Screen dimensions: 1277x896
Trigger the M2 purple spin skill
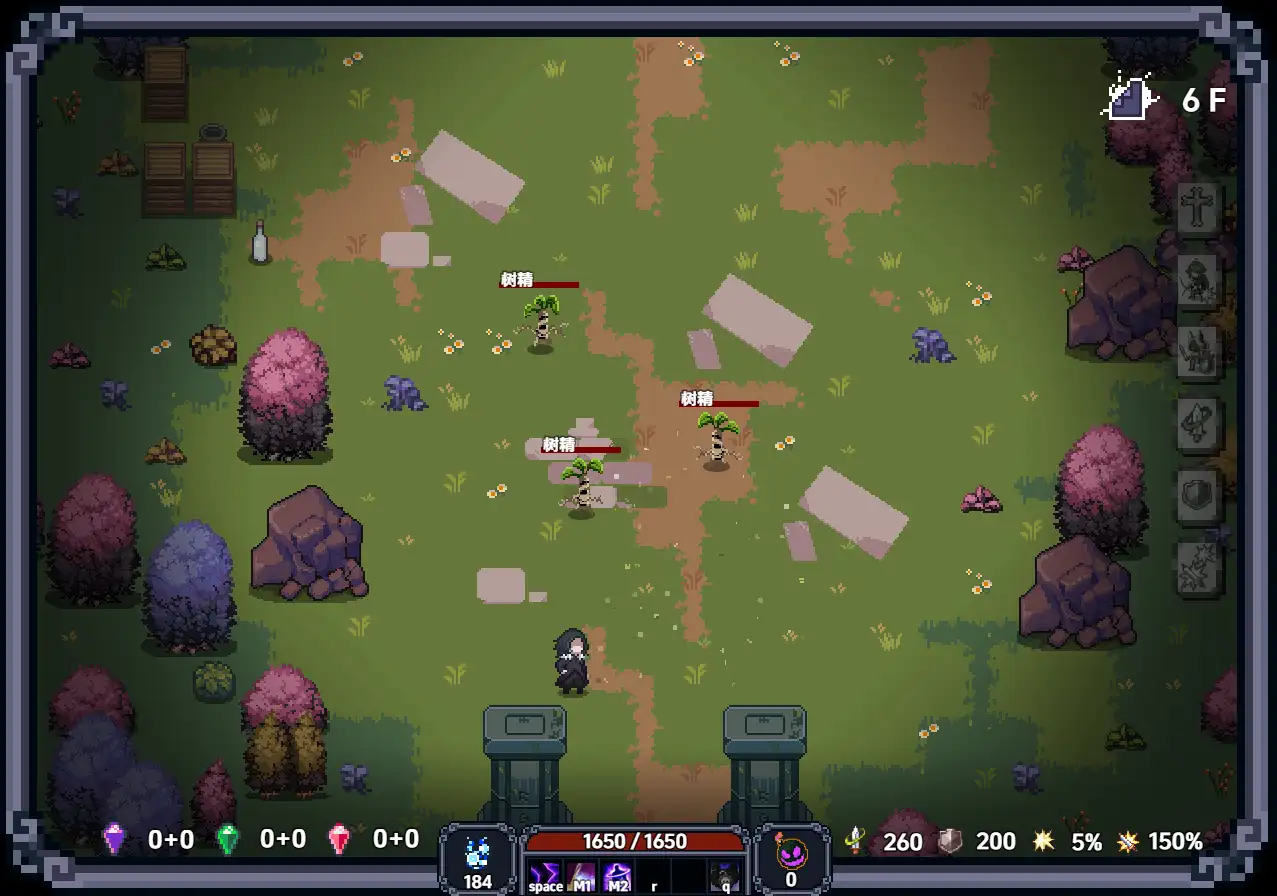click(x=617, y=876)
